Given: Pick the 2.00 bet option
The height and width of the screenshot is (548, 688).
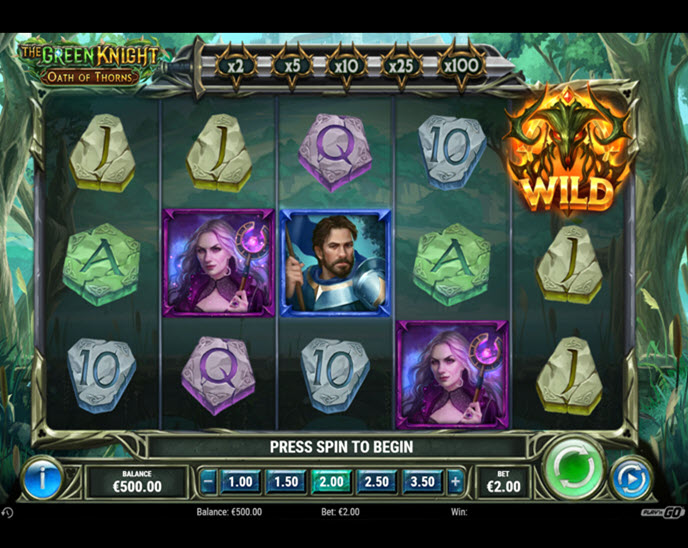Looking at the screenshot, I should (x=332, y=481).
